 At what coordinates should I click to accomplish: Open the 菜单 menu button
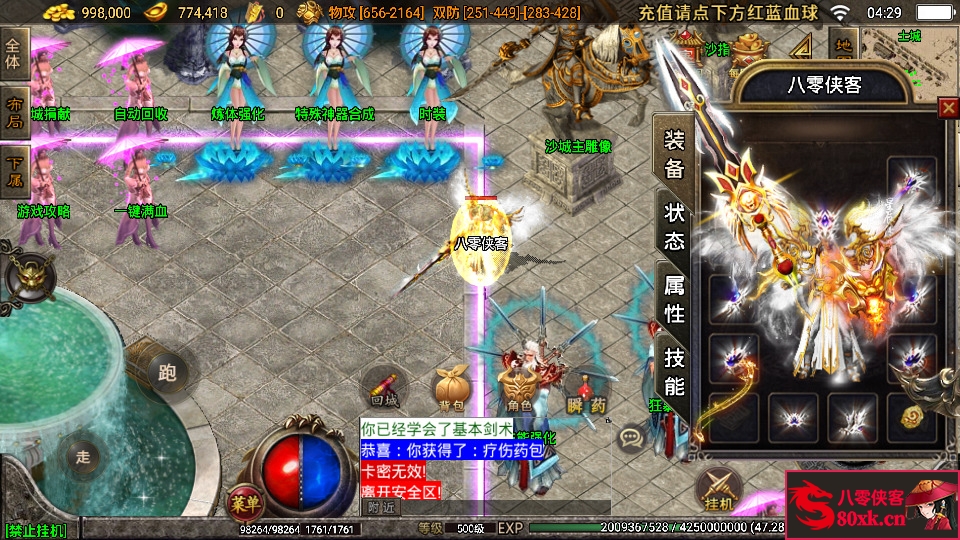(x=242, y=502)
